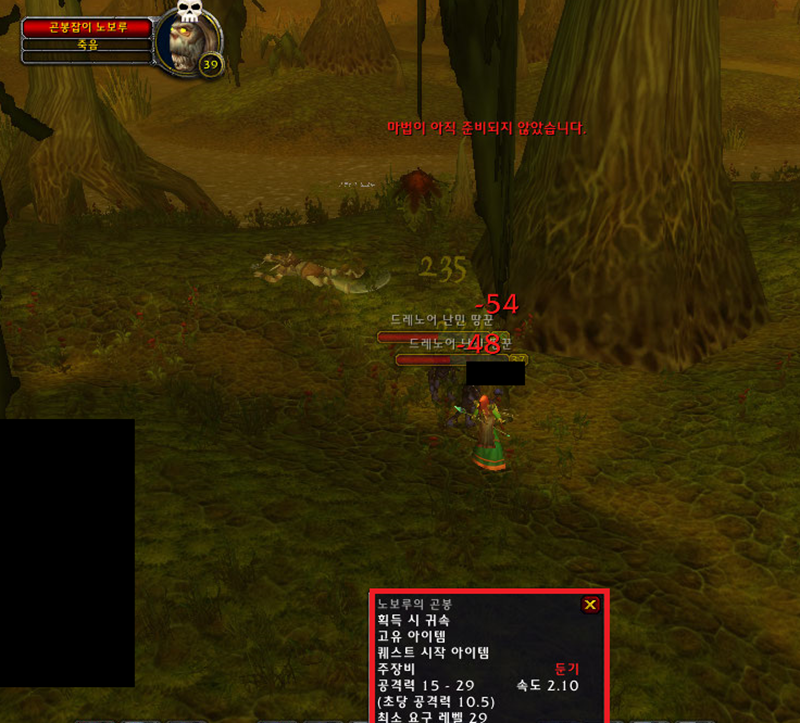Click the 곤봉잡이 노보루 target name bar

coord(88,28)
